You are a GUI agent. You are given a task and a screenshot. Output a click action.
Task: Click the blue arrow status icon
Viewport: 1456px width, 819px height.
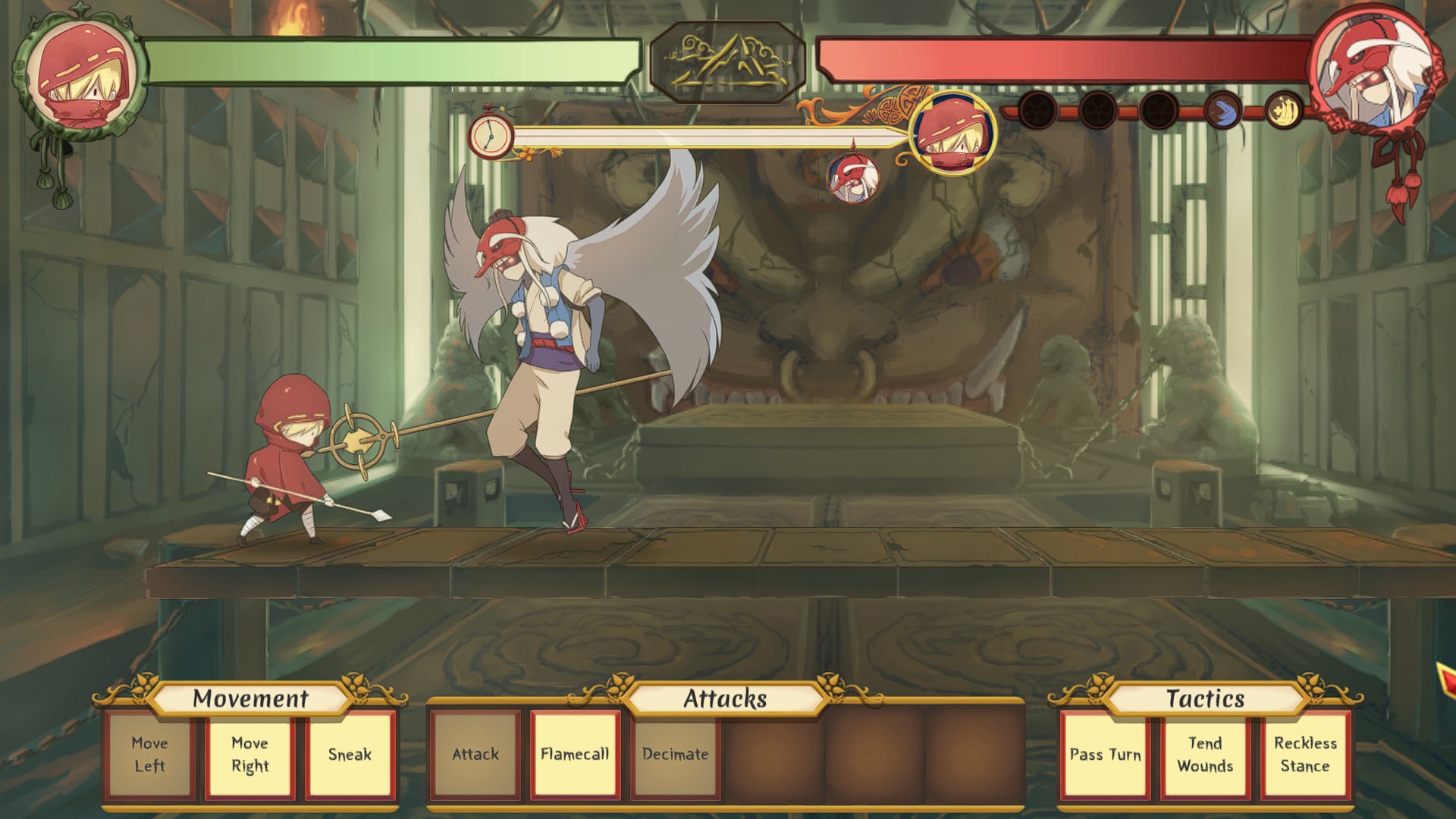[x=1221, y=111]
